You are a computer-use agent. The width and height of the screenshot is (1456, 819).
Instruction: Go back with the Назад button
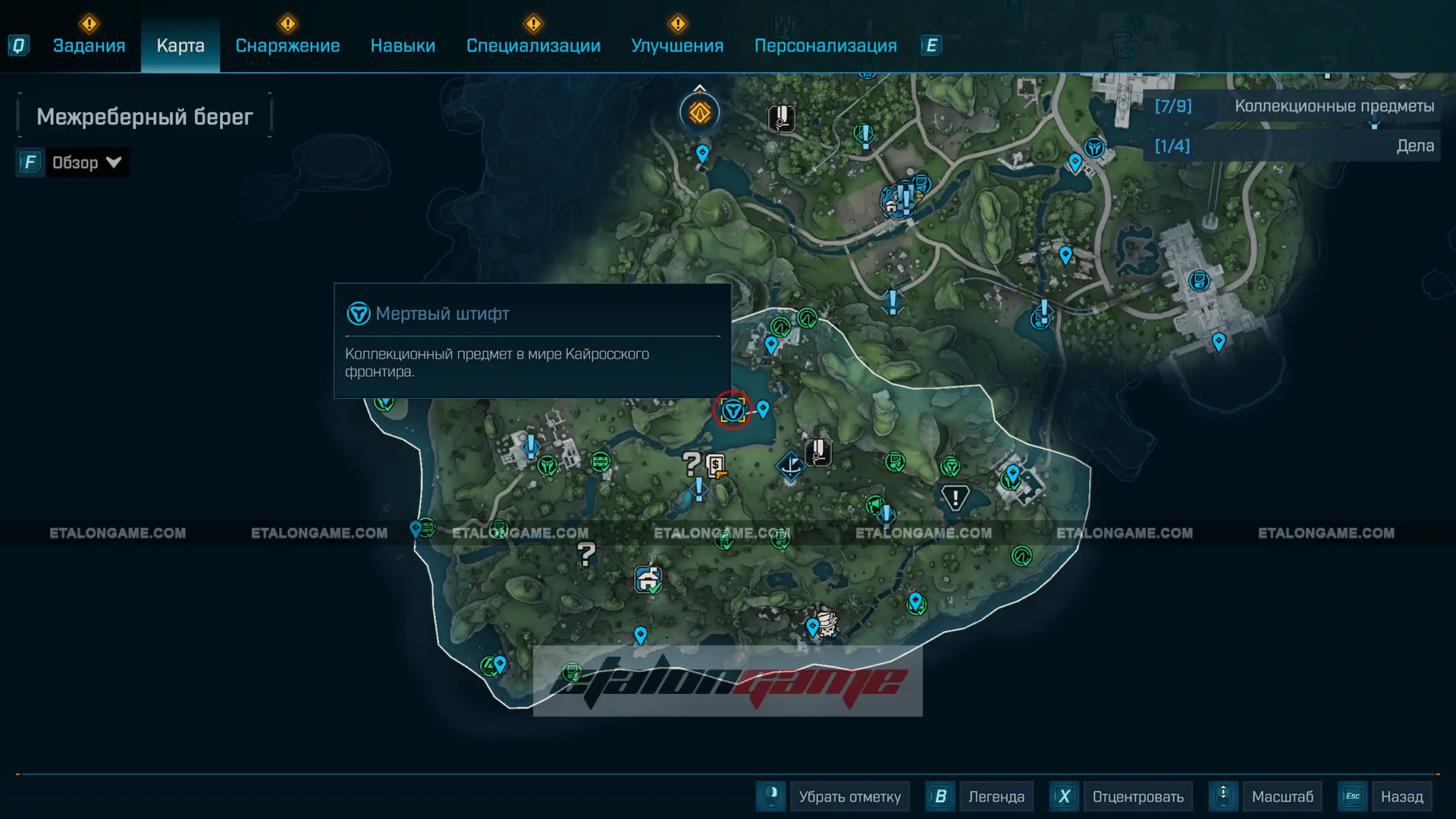[1401, 796]
